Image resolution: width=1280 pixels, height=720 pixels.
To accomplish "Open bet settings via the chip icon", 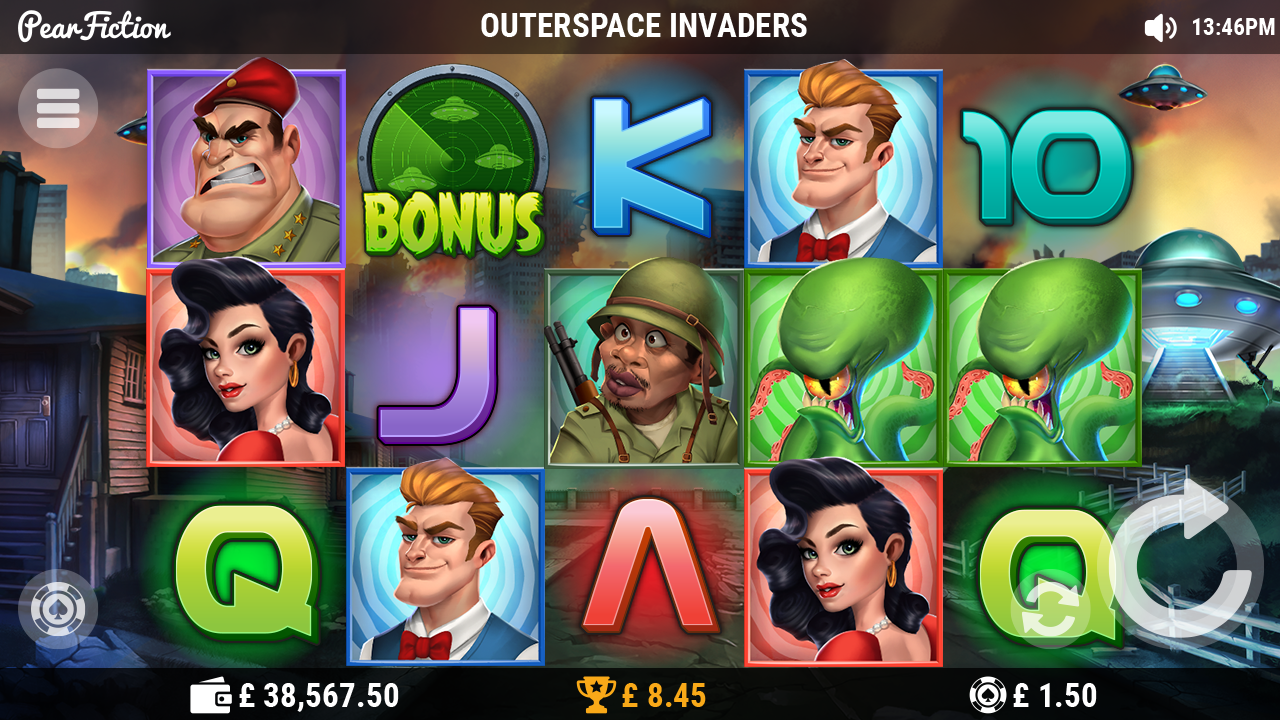I will (985, 693).
